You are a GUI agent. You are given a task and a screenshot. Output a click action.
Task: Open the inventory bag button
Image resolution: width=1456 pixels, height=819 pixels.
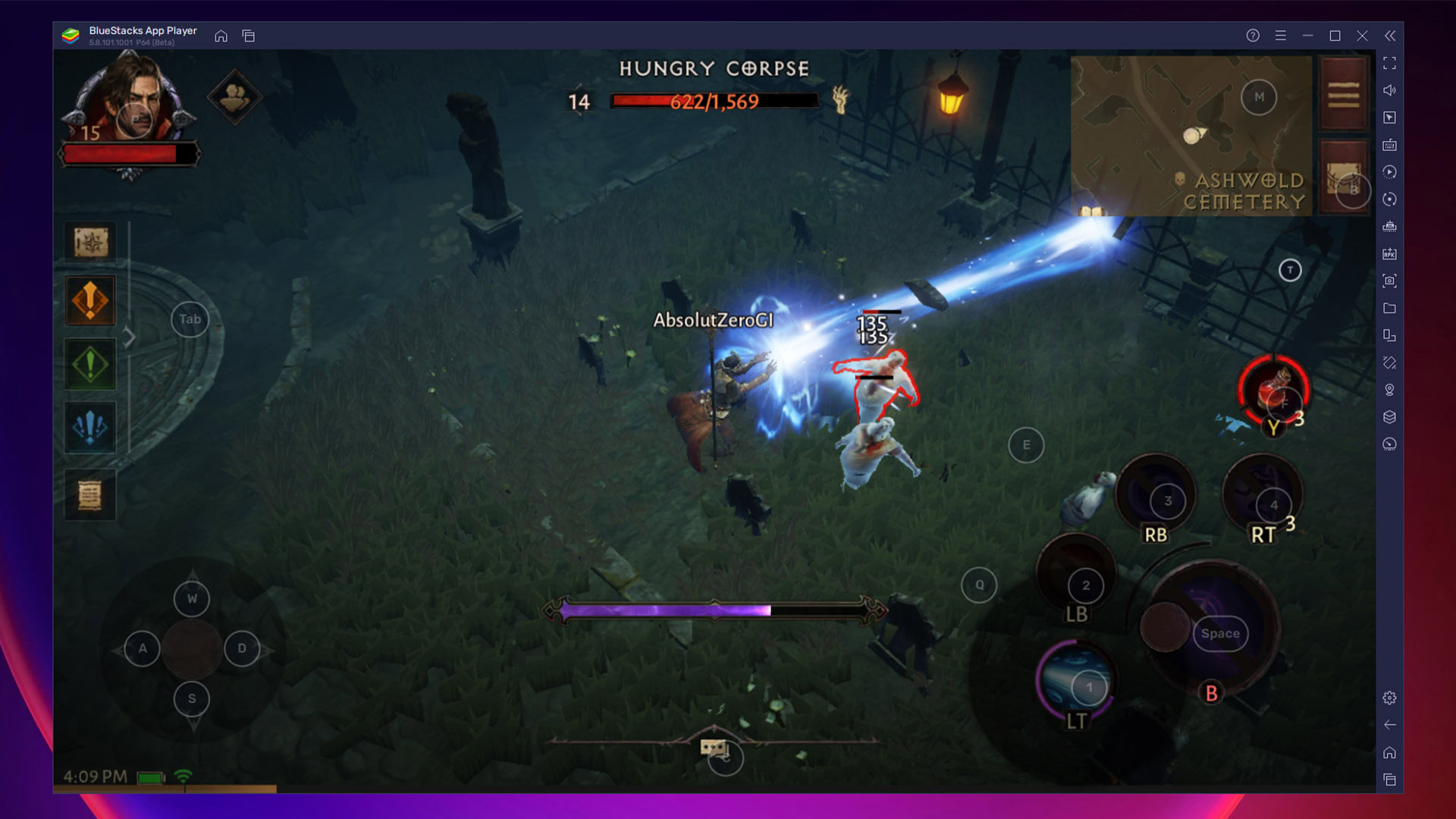pyautogui.click(x=1343, y=178)
